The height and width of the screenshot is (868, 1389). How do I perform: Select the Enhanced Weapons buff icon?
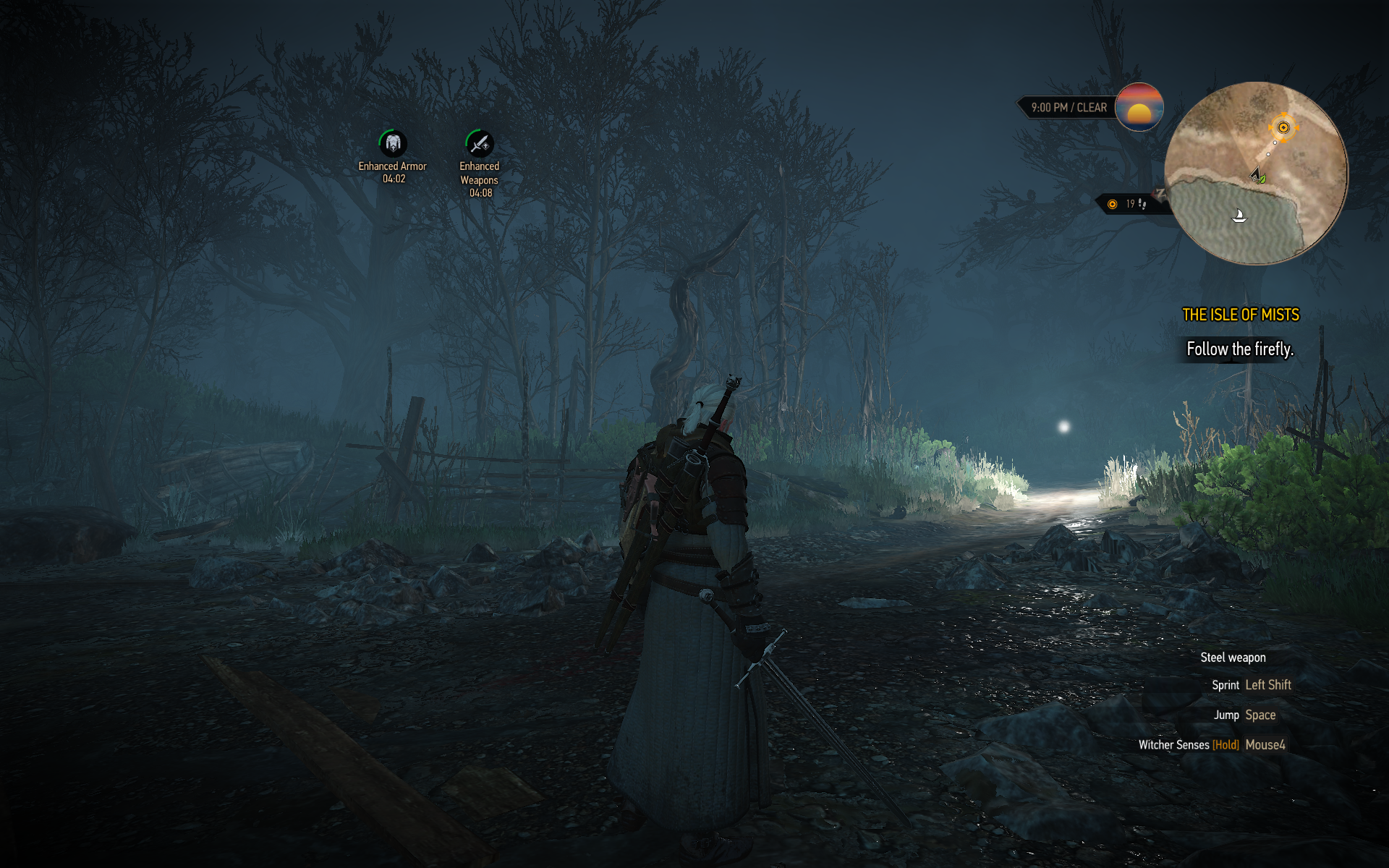[x=479, y=144]
